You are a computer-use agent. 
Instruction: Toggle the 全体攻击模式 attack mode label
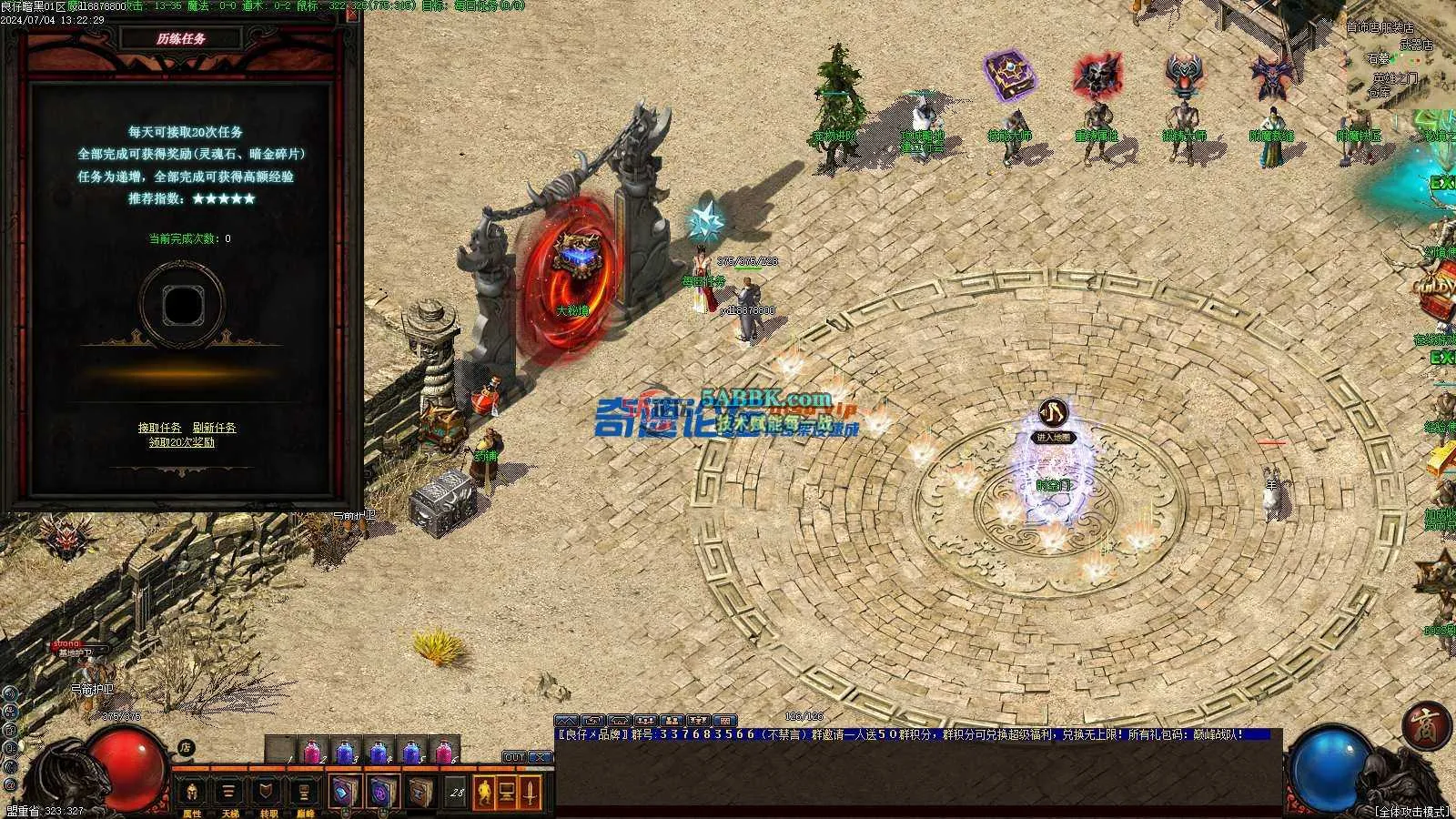click(x=1410, y=811)
